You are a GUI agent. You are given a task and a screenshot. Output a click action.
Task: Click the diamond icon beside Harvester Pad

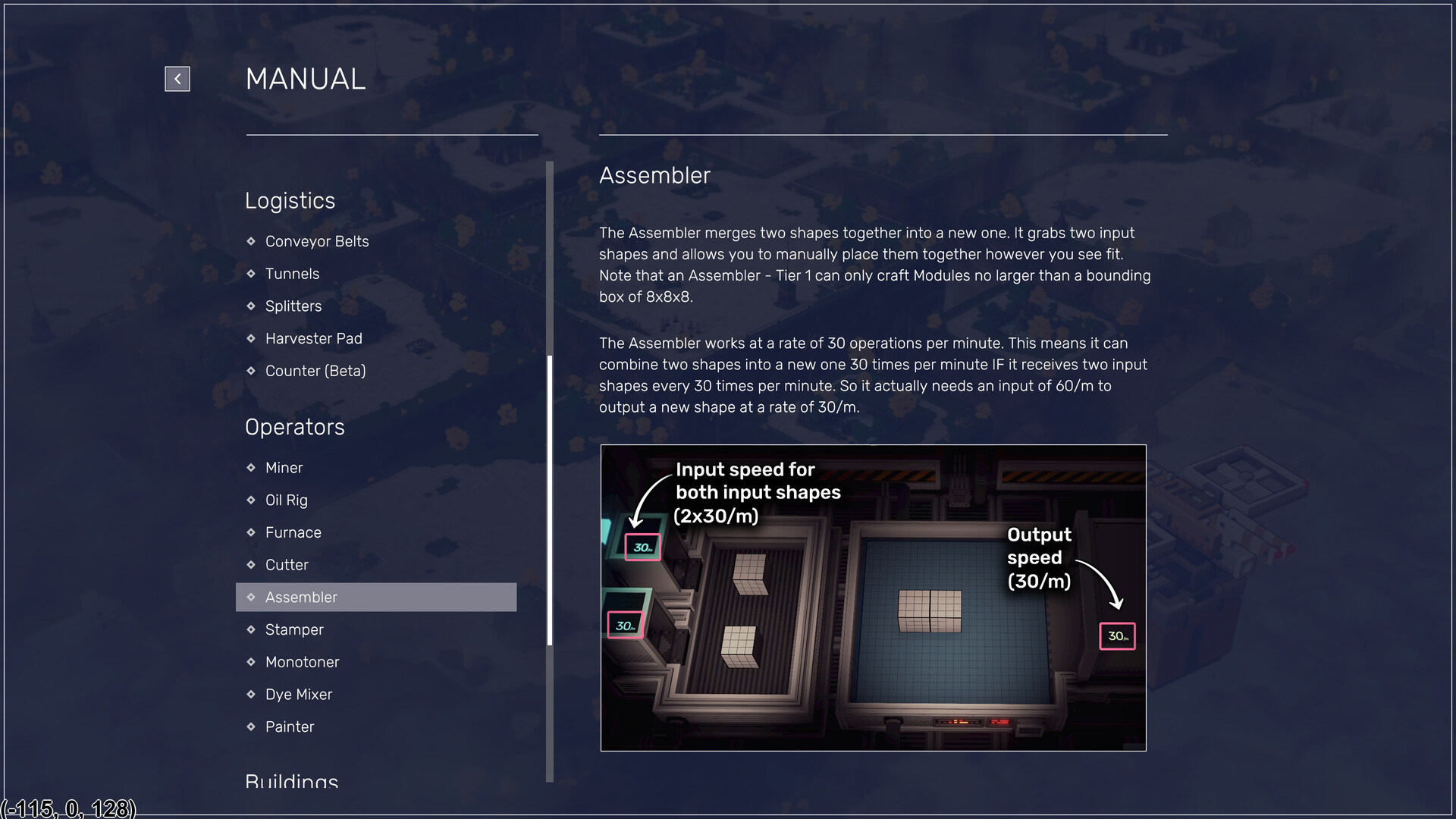coord(251,338)
